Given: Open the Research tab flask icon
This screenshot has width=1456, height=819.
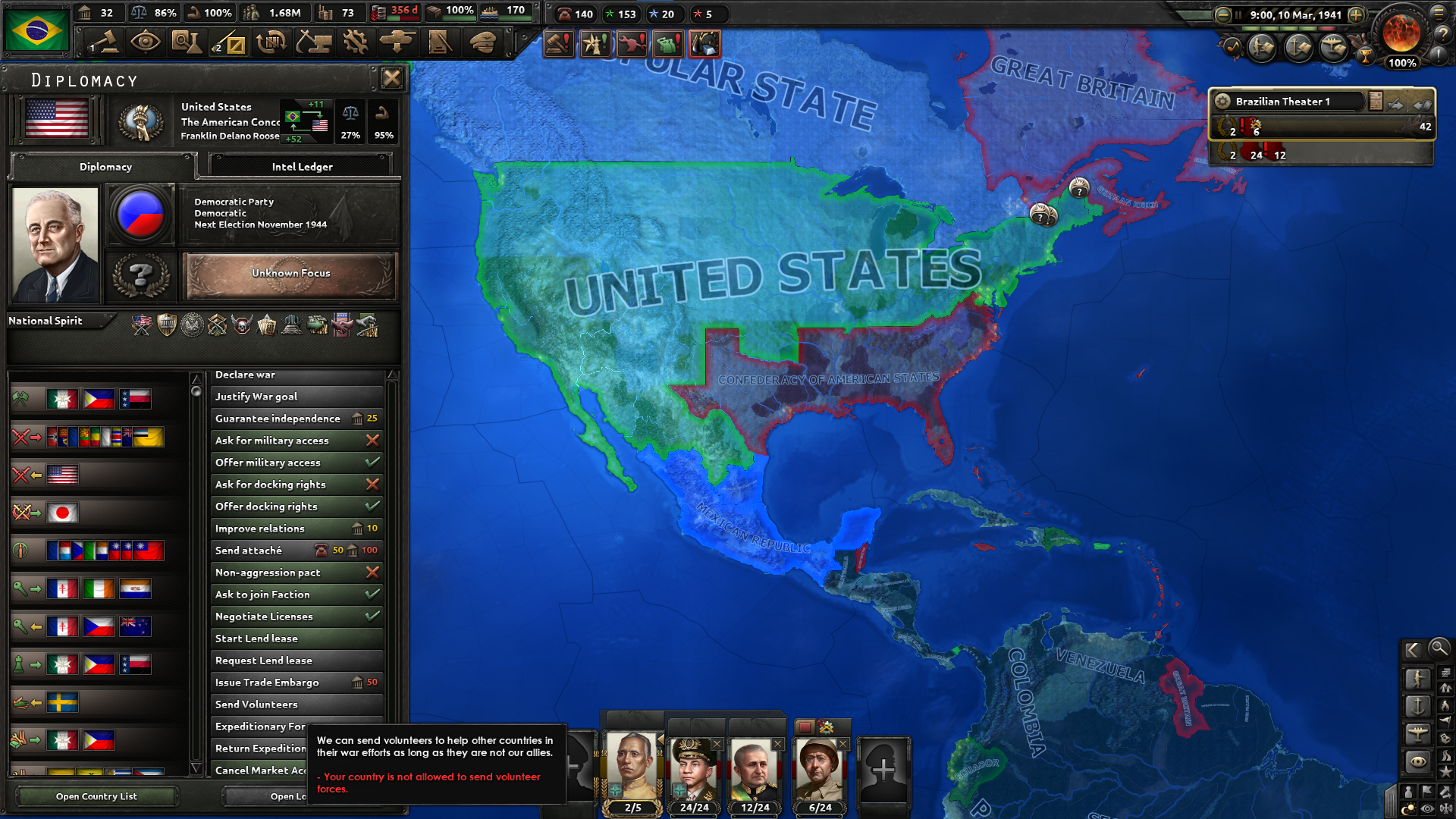Looking at the screenshot, I should [187, 43].
